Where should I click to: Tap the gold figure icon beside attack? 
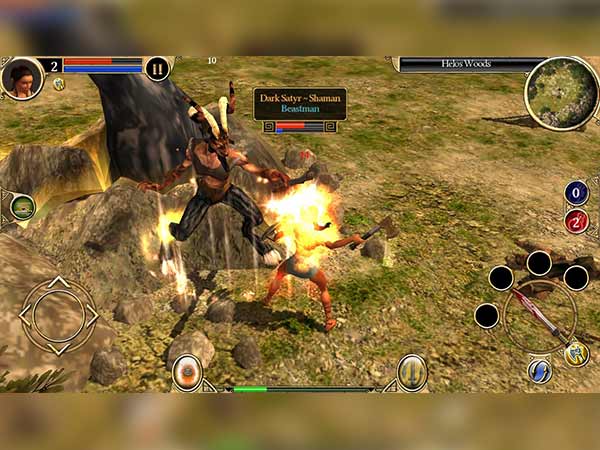click(x=576, y=352)
